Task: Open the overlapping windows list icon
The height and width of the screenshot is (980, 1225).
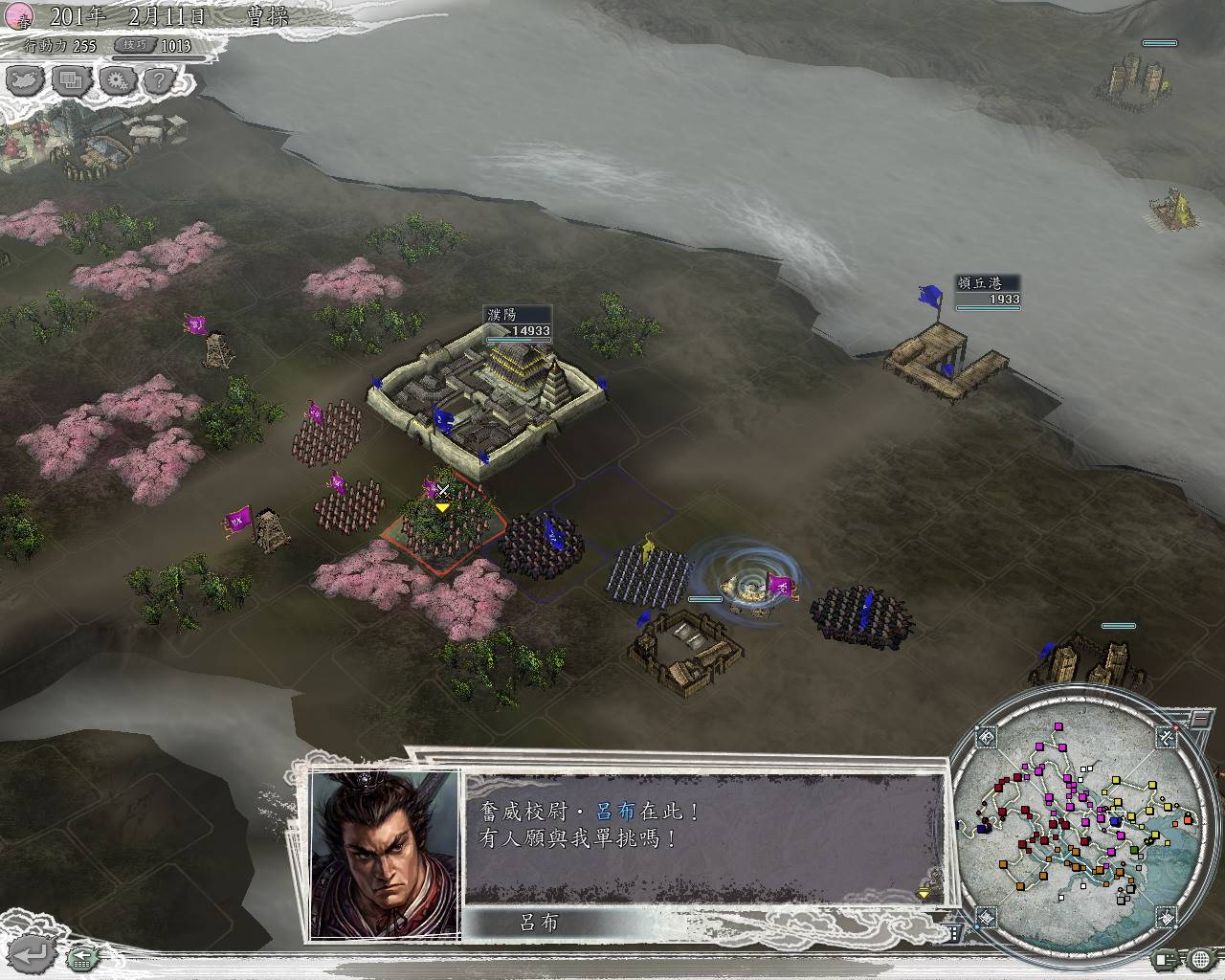Action: pyautogui.click(x=71, y=80)
